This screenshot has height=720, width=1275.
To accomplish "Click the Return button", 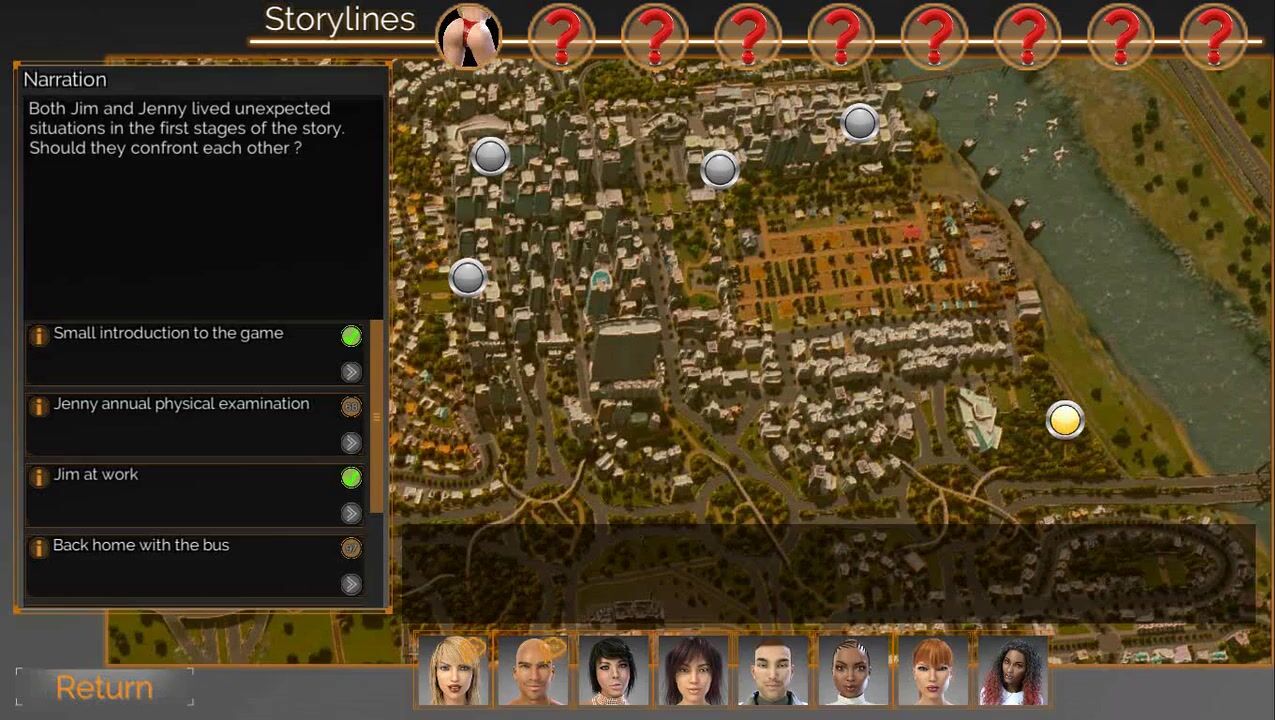I will click(x=104, y=687).
